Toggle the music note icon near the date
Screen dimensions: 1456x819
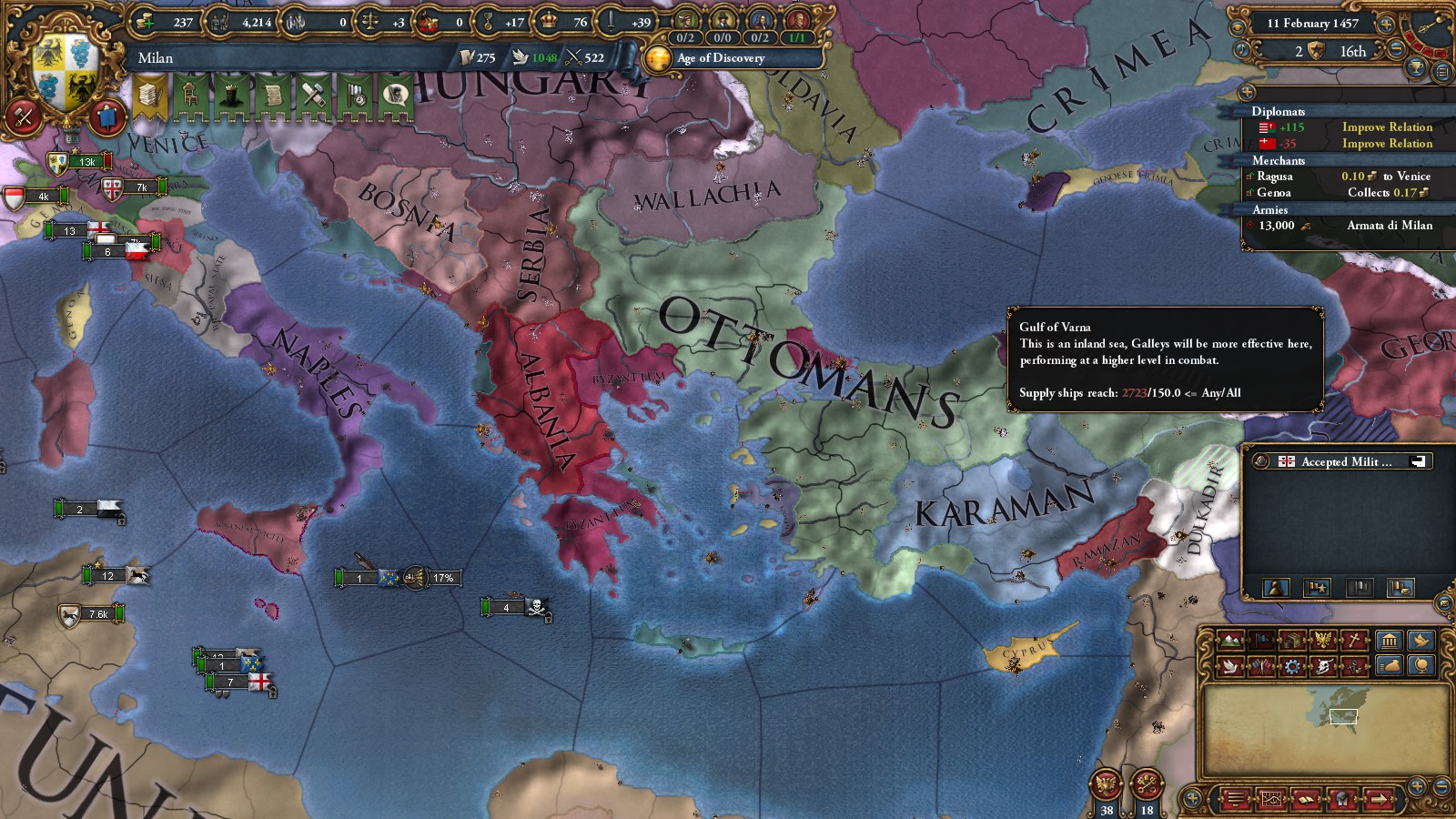click(1241, 50)
